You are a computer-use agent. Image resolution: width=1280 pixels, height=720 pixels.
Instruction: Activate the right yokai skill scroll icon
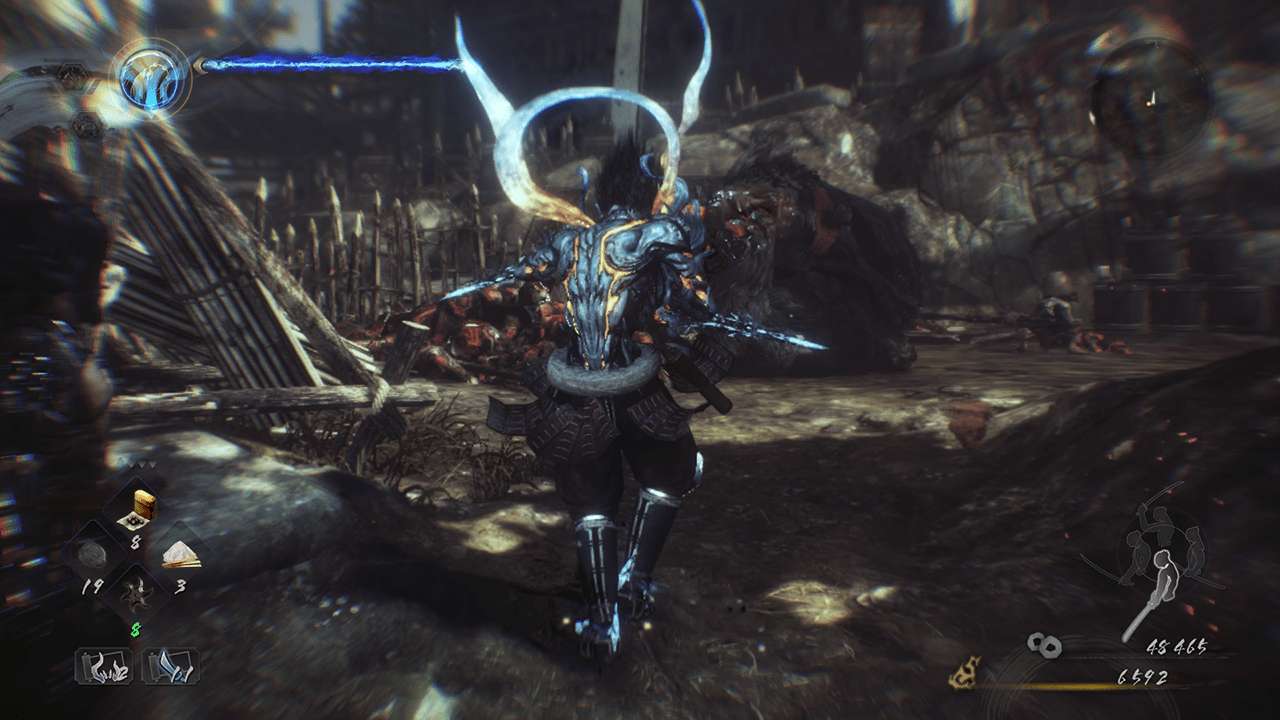171,665
